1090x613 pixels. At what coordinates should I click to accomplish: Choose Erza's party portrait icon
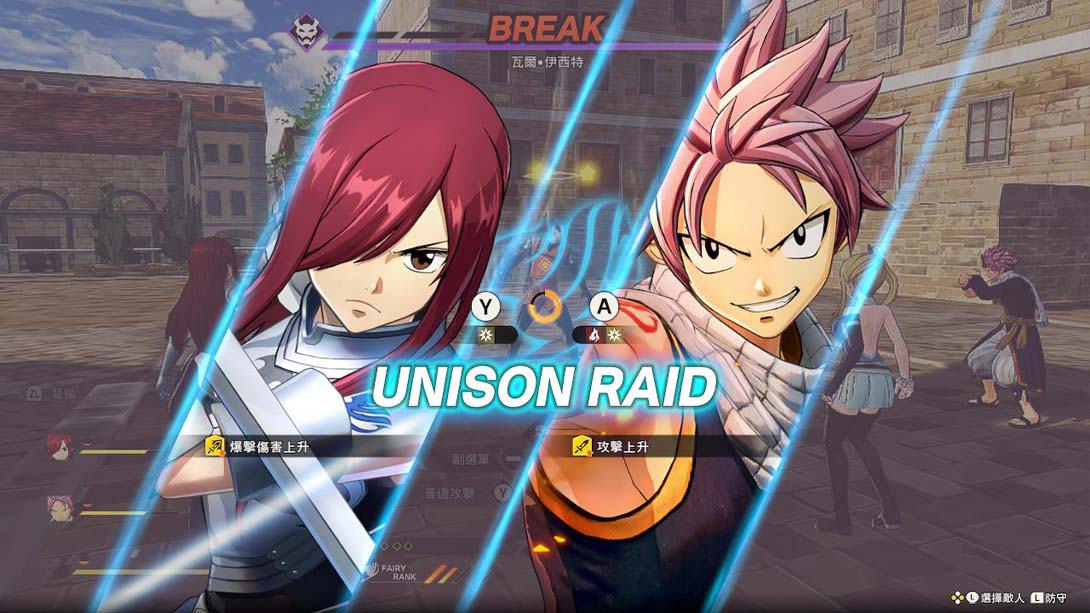coord(61,446)
